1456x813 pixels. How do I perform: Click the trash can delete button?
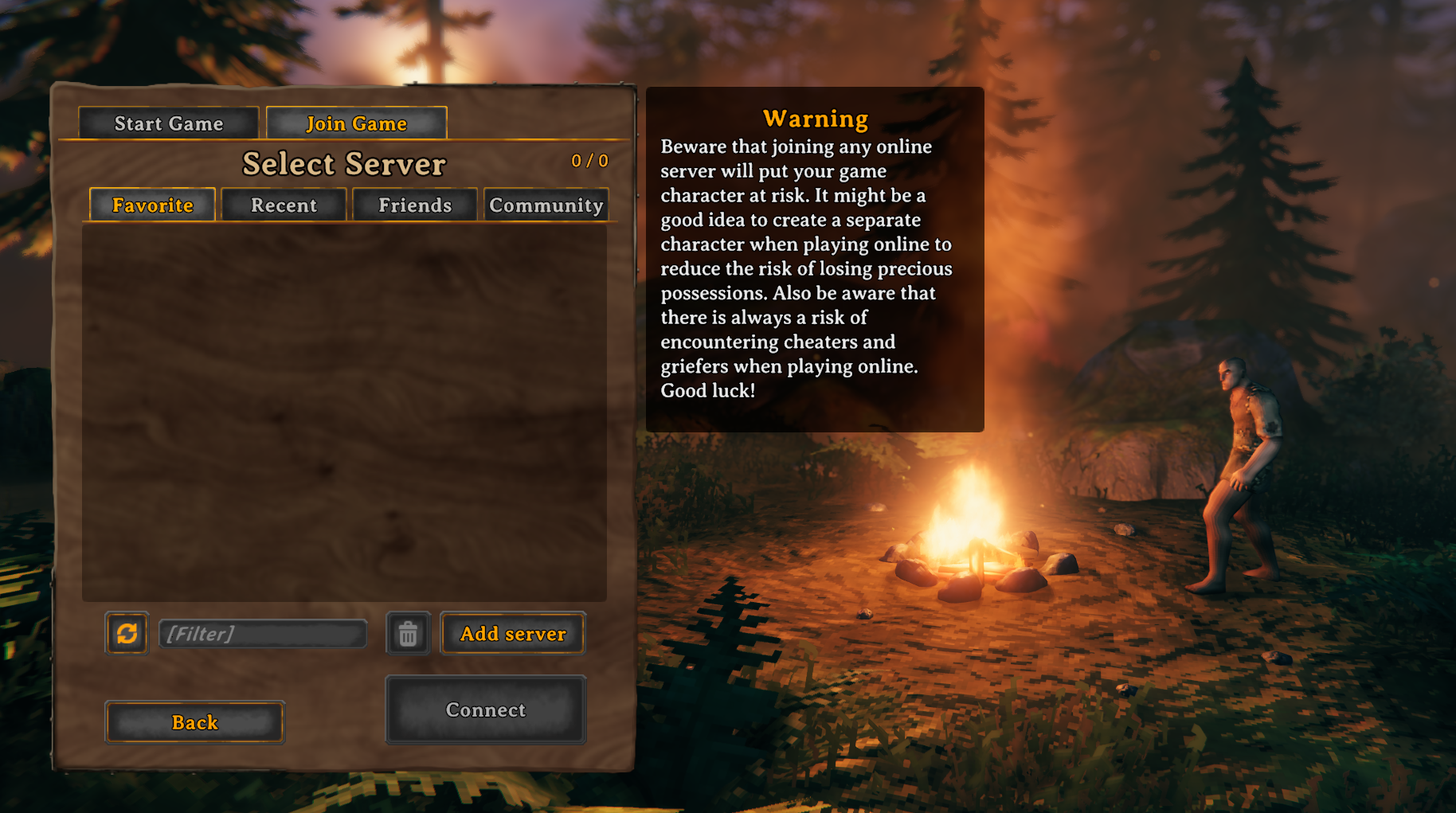click(x=408, y=634)
